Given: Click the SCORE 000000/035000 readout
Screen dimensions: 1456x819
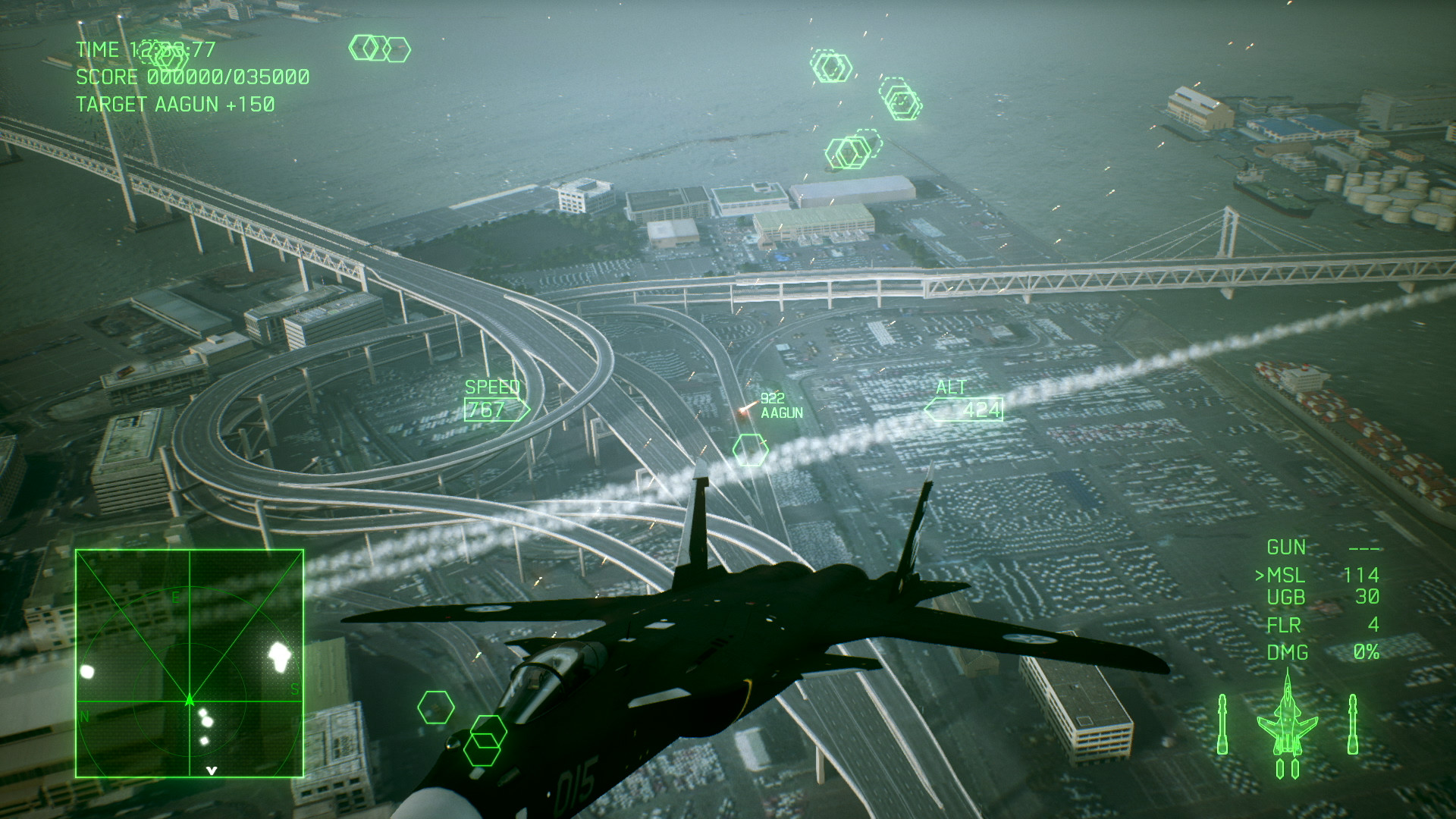Looking at the screenshot, I should 191,77.
